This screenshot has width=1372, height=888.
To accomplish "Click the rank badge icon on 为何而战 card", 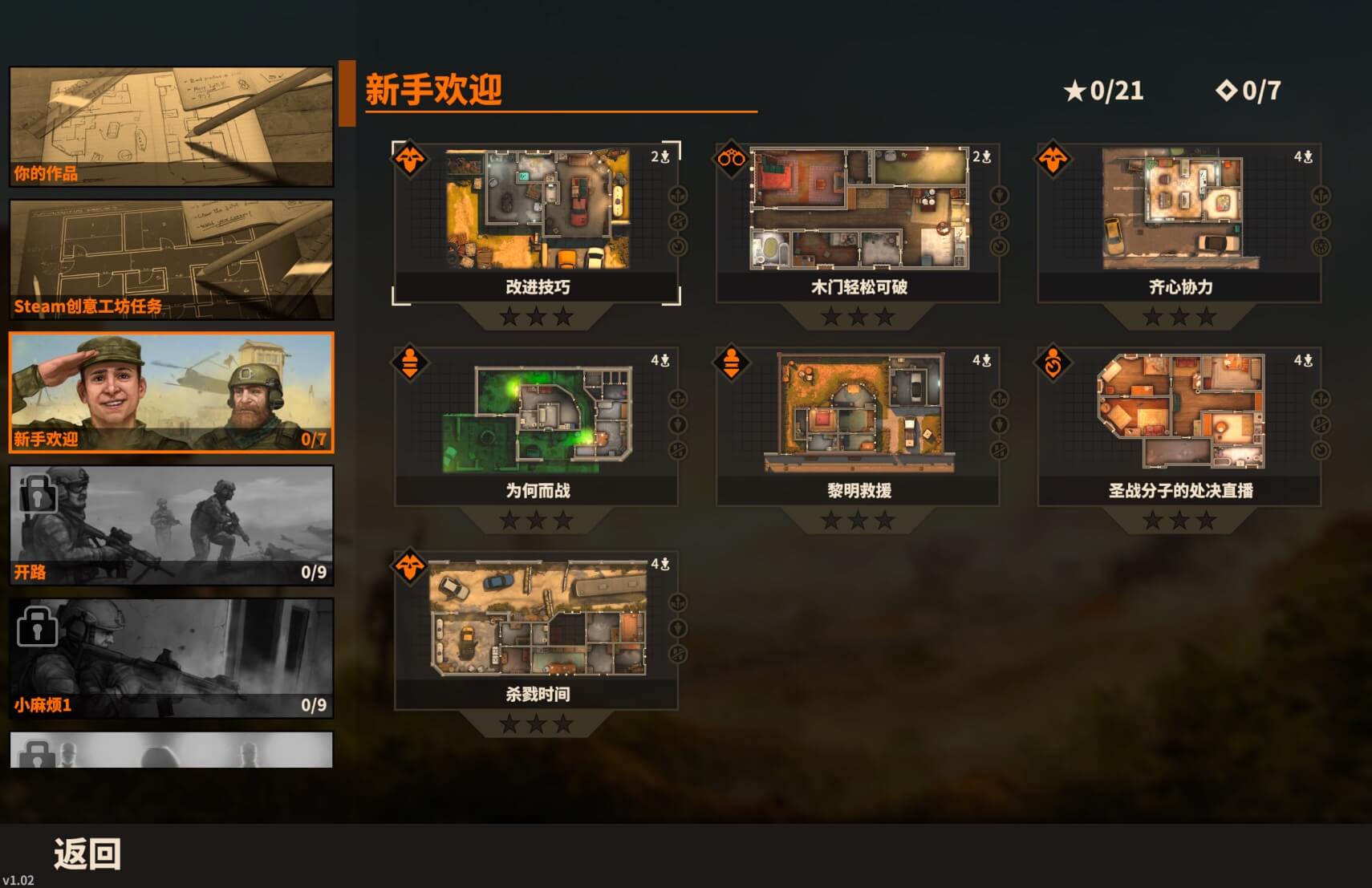I will click(x=409, y=362).
